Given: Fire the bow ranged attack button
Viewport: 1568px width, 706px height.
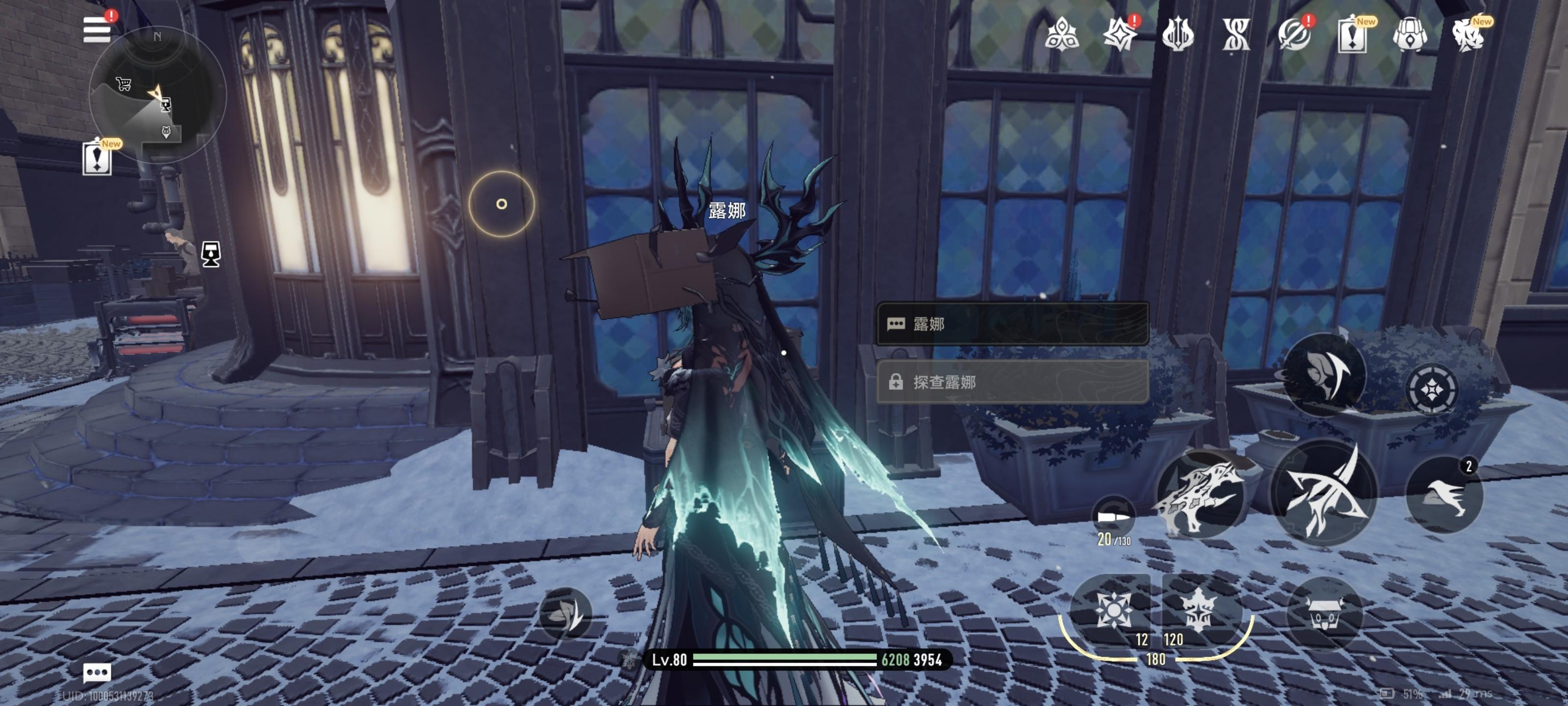Looking at the screenshot, I should tap(1324, 491).
